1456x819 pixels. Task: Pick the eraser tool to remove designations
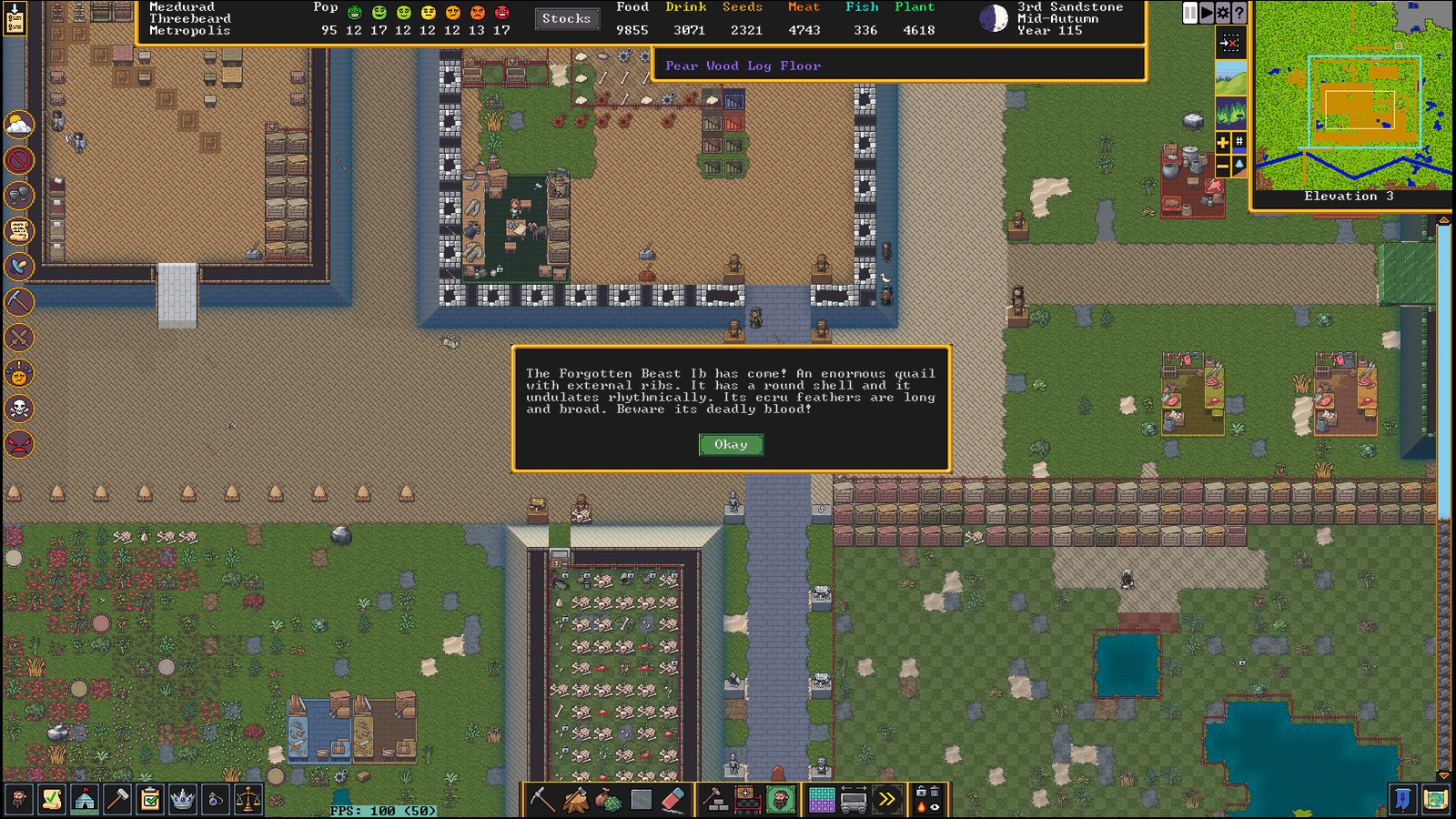click(x=672, y=800)
